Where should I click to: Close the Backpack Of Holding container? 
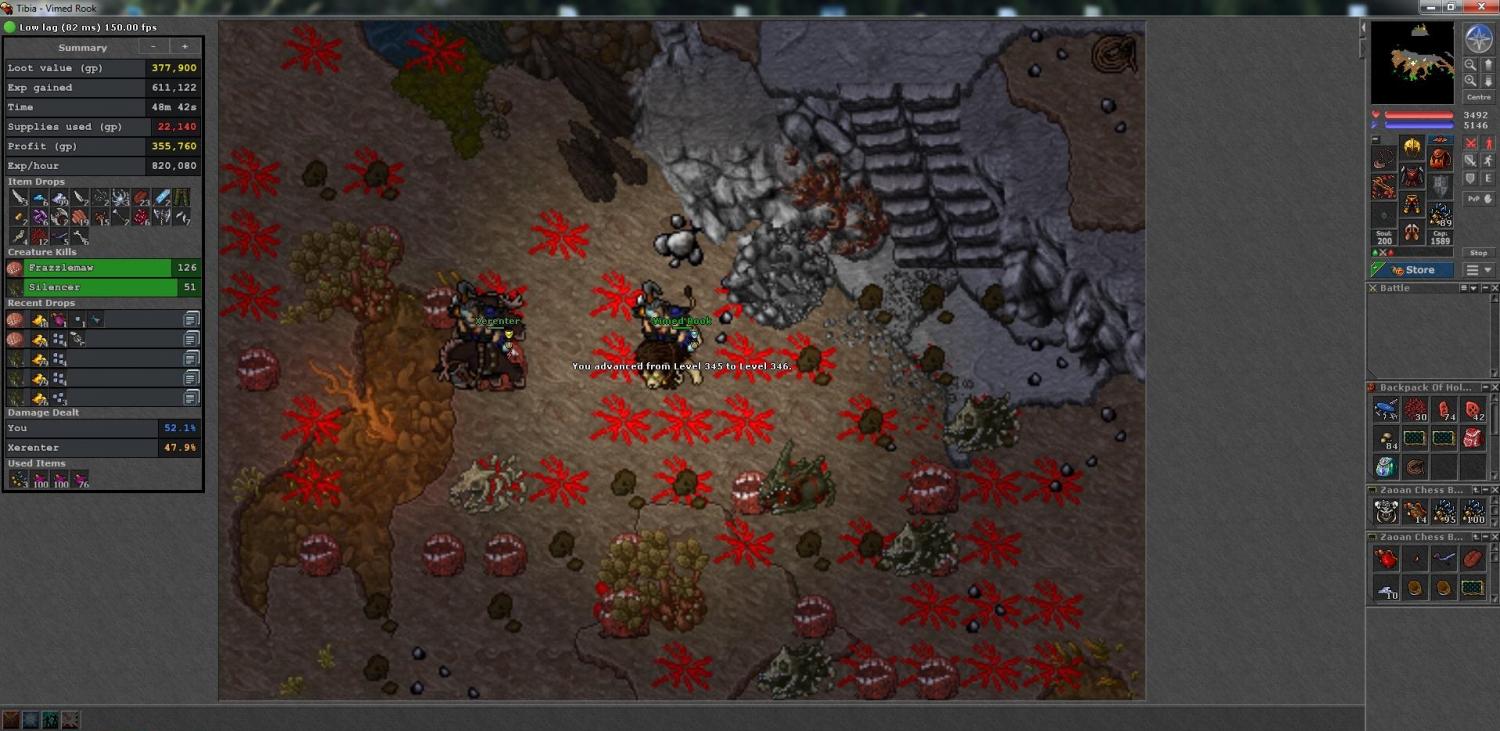tap(1493, 387)
